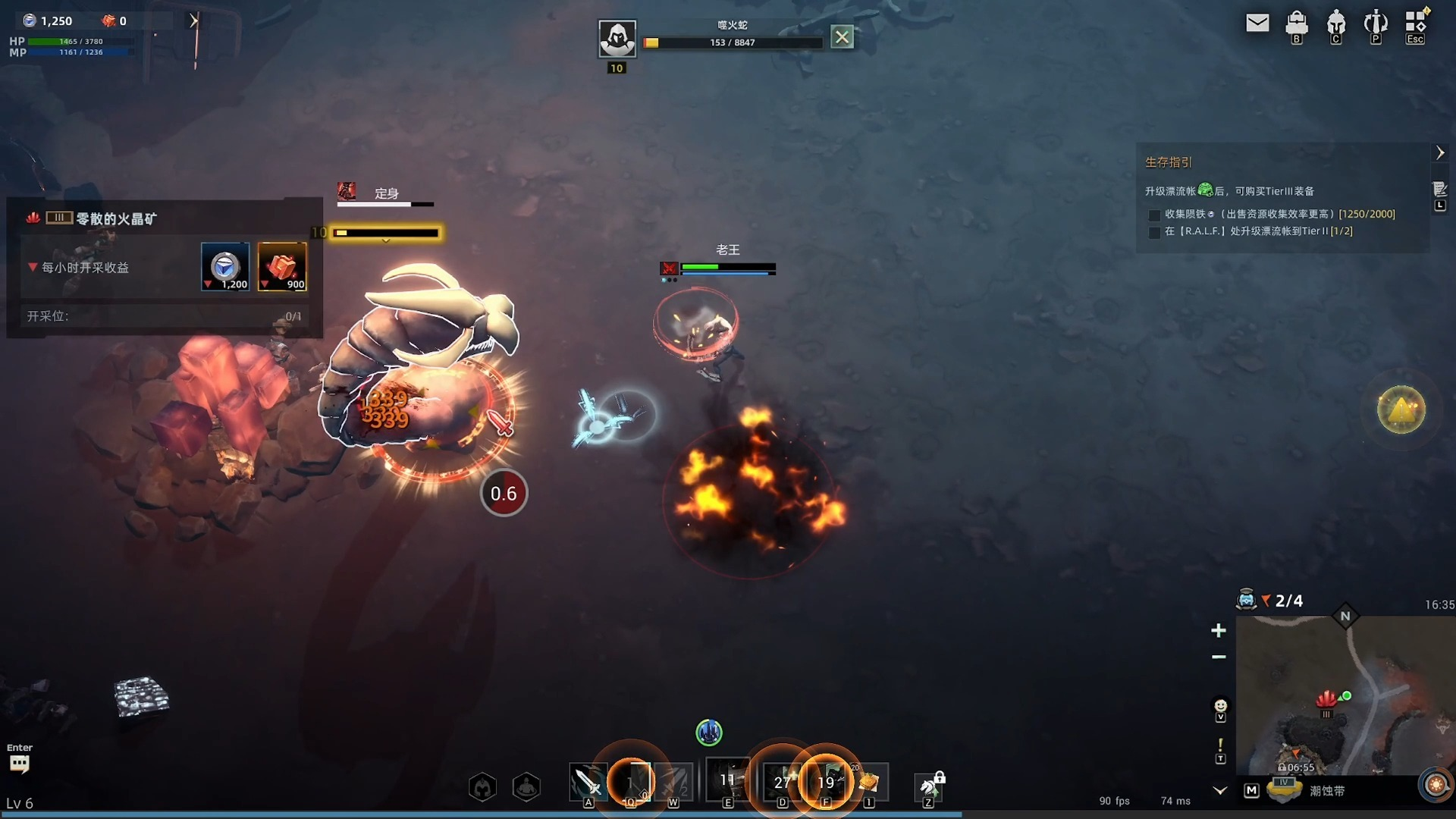Image resolution: width=1456 pixels, height=819 pixels.
Task: Open the quest log scroll icon
Action: point(1439,189)
